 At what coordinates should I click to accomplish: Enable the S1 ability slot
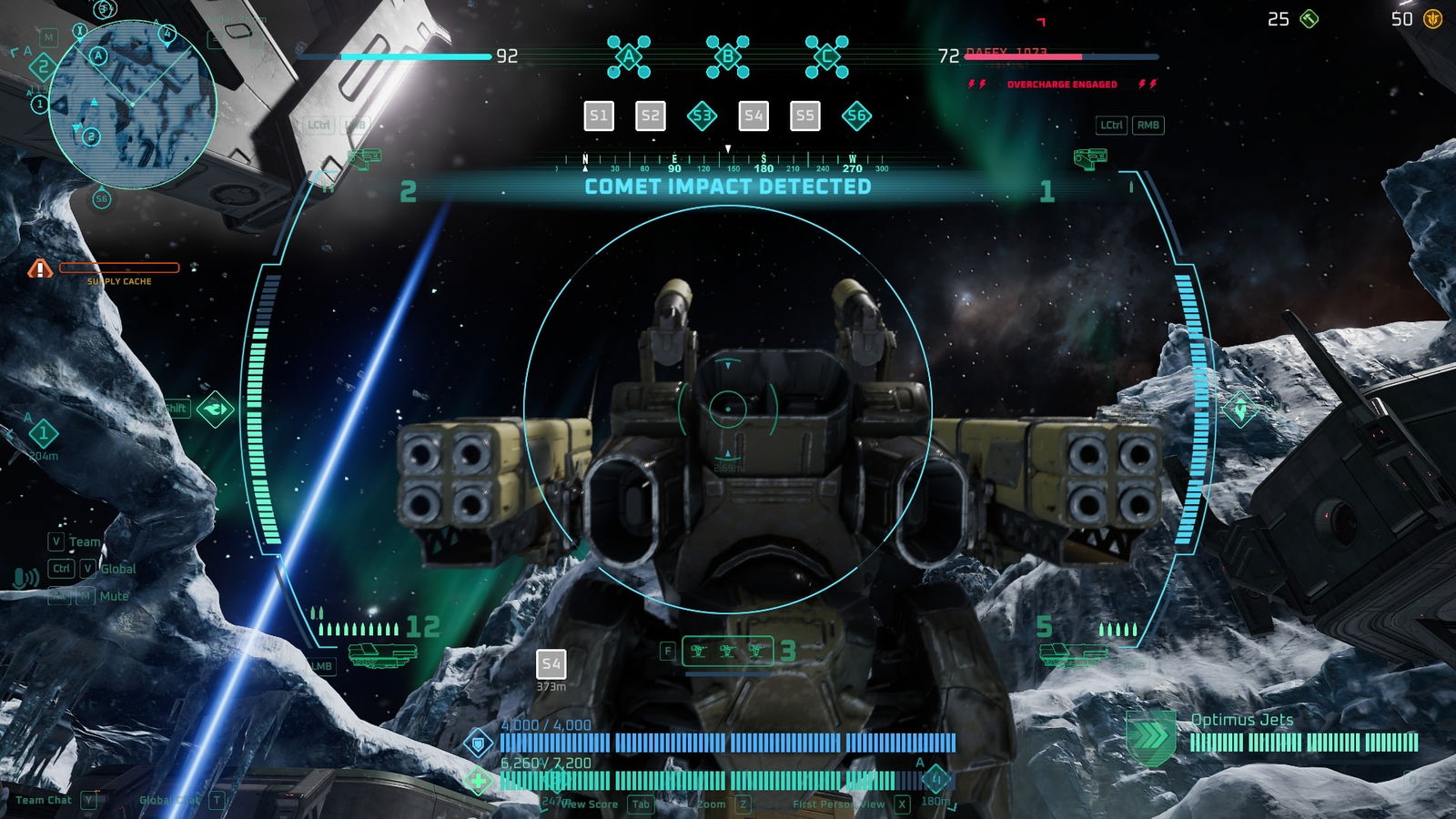(599, 116)
